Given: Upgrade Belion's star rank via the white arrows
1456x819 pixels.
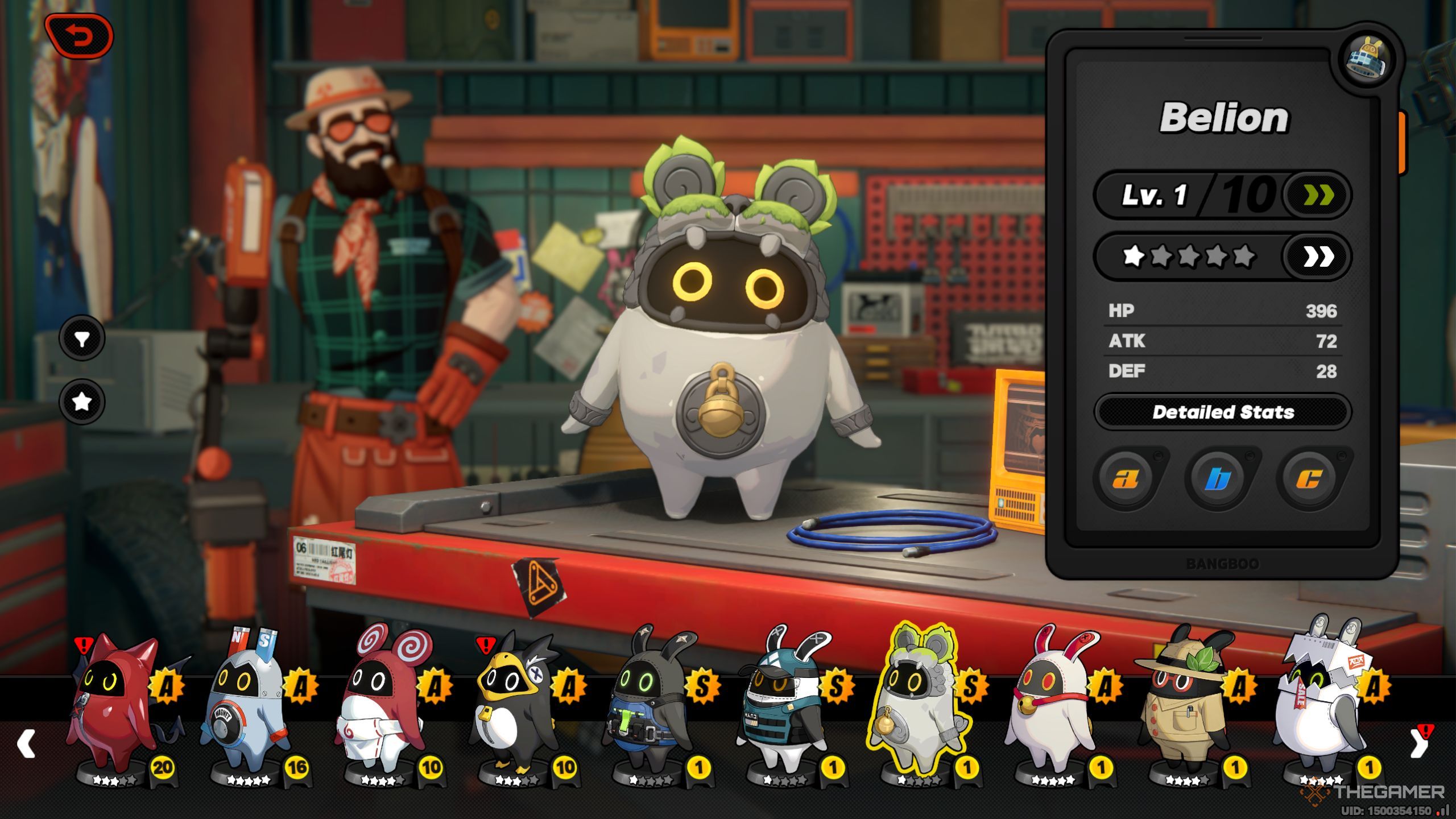Looking at the screenshot, I should pyautogui.click(x=1318, y=257).
